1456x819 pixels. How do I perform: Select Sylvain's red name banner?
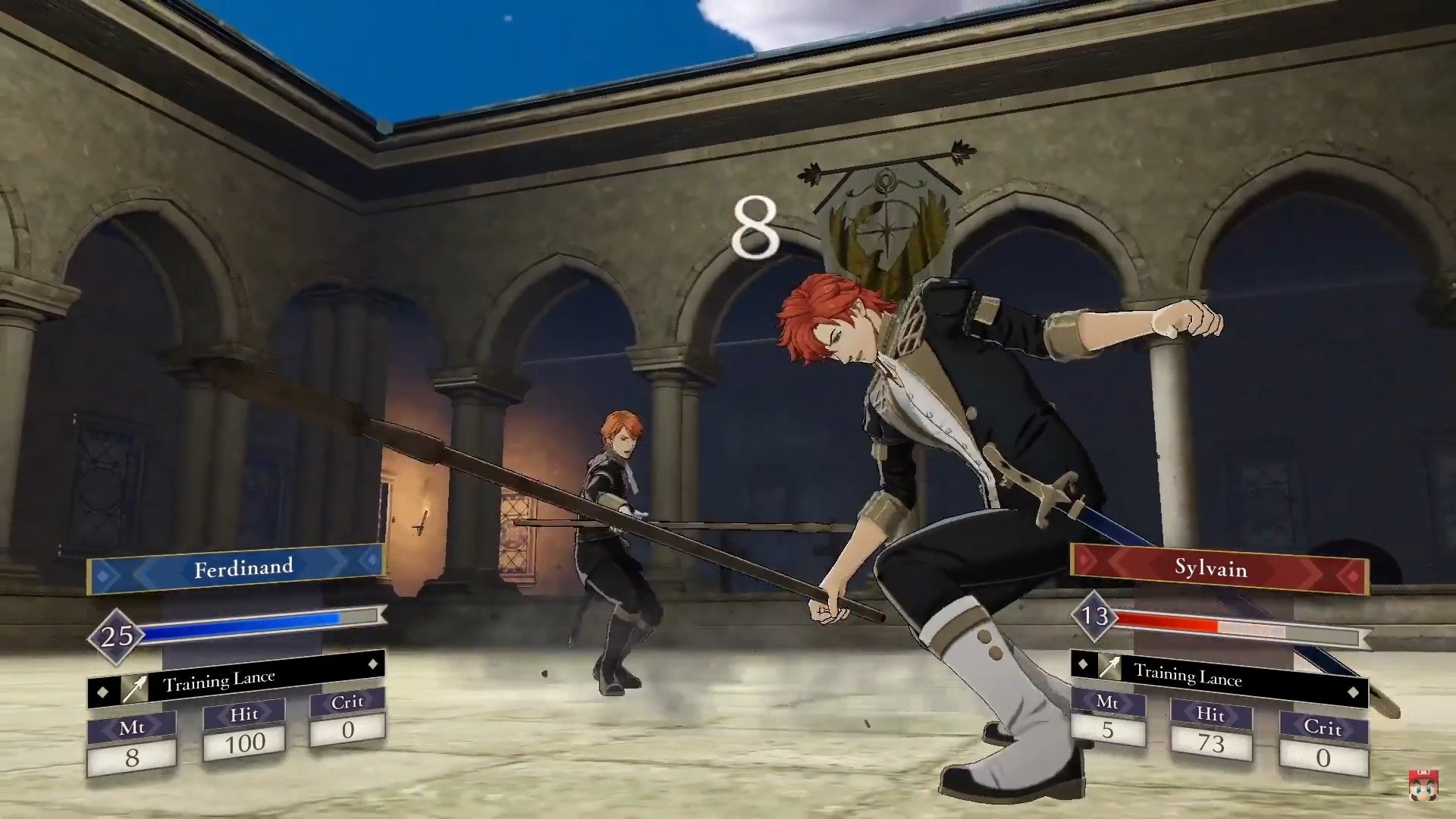coord(1218,568)
